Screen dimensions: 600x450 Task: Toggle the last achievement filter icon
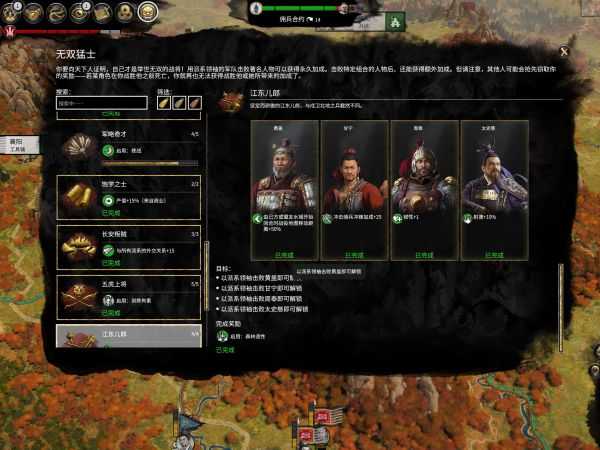coord(195,102)
